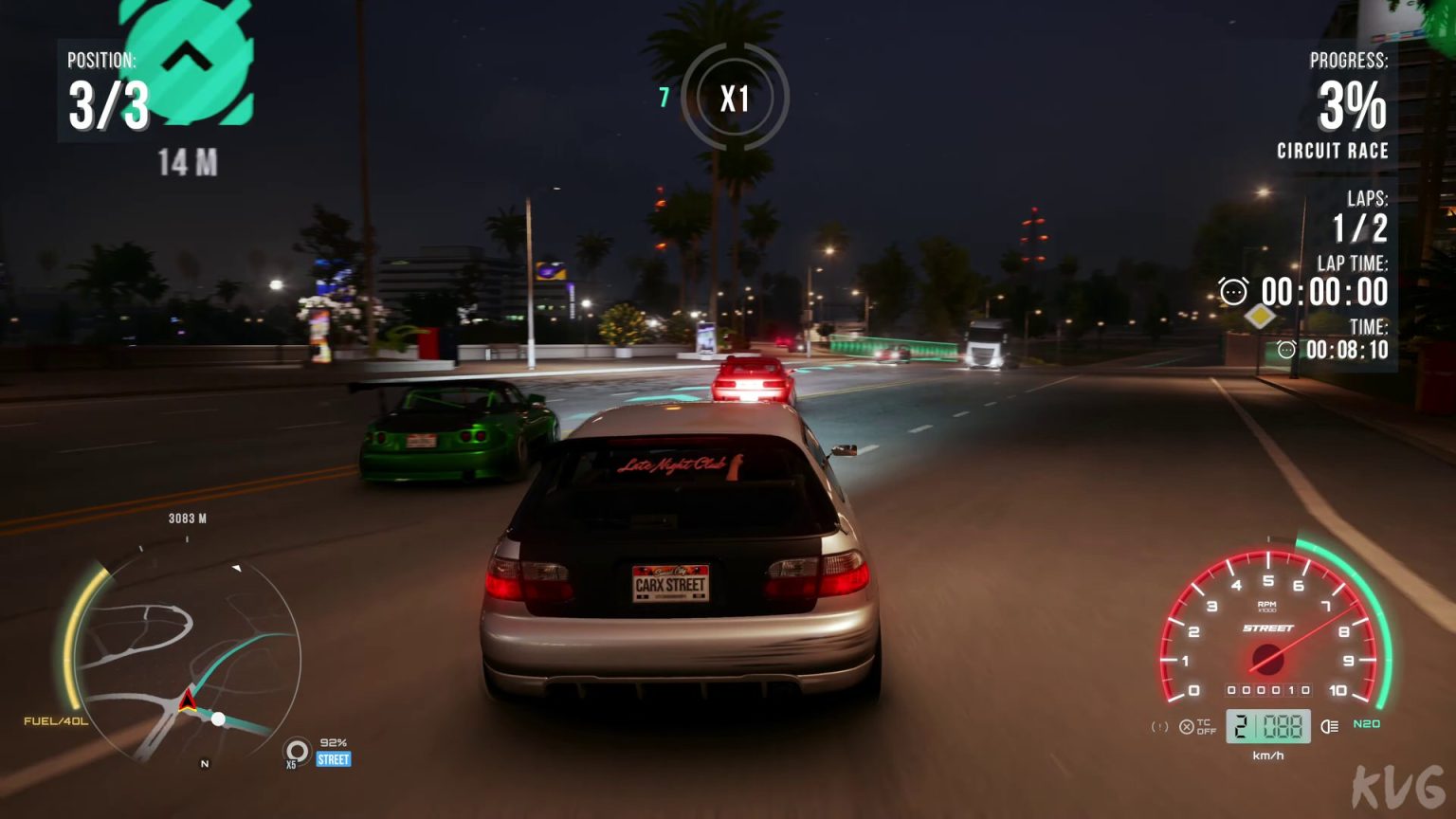Select the yellow checkpoint diamond icon

1261,318
